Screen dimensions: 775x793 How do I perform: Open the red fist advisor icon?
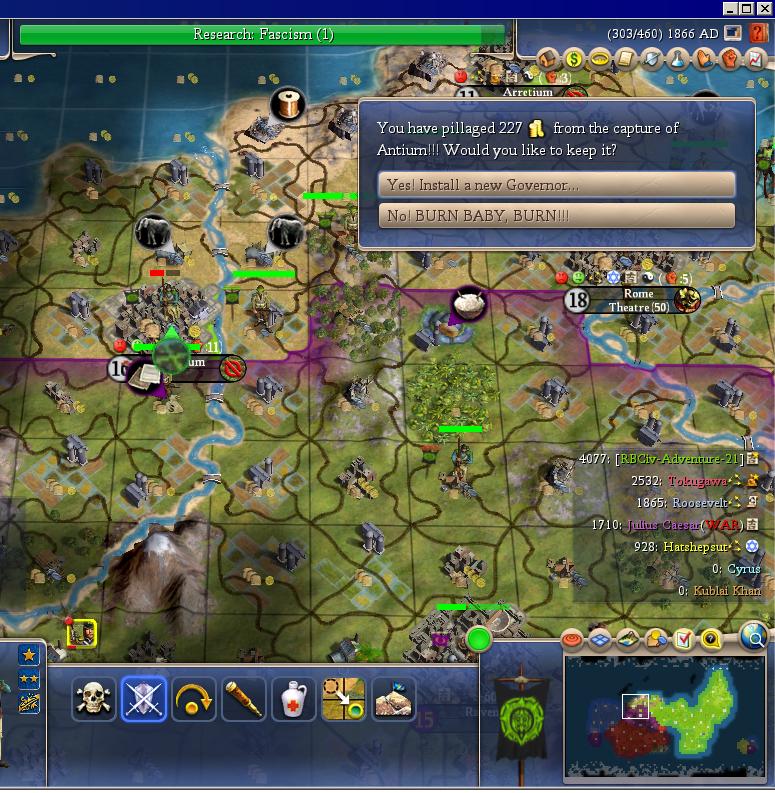point(730,59)
